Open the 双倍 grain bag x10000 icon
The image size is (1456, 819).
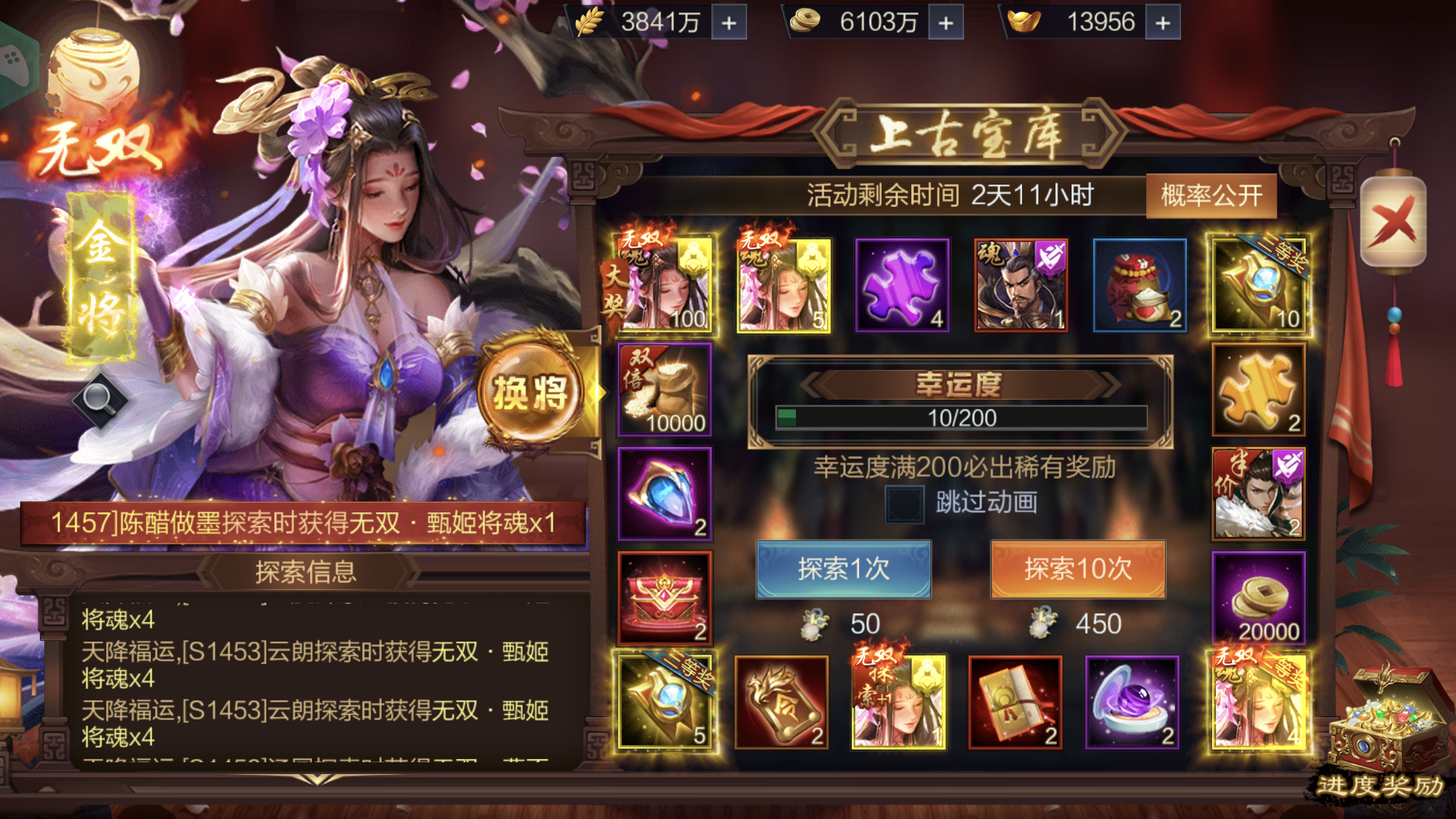[665, 390]
